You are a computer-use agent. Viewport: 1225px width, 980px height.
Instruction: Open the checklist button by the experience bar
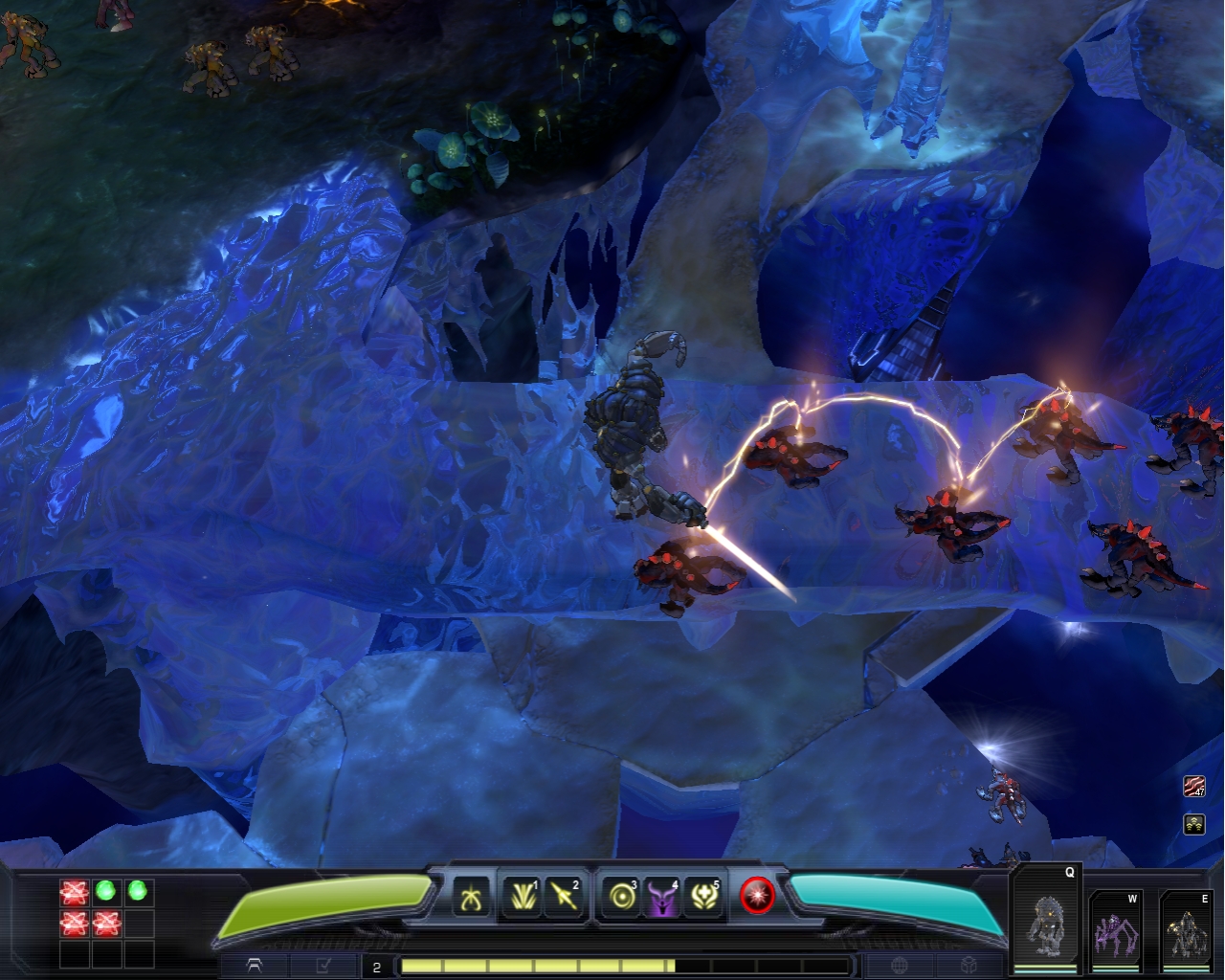[323, 966]
